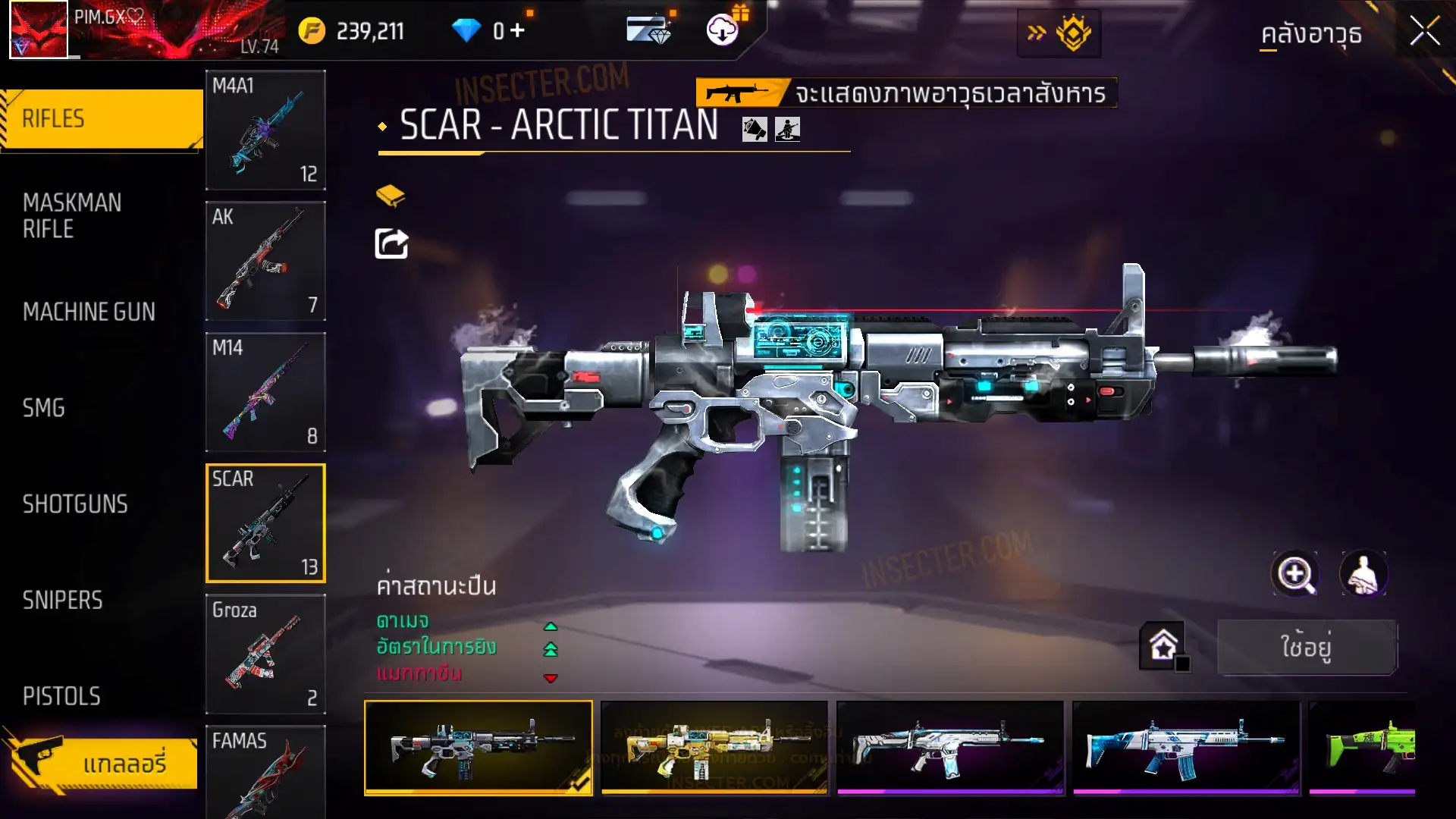The image size is (1456, 819).
Task: Preview skin on character model icon
Action: tap(1363, 574)
